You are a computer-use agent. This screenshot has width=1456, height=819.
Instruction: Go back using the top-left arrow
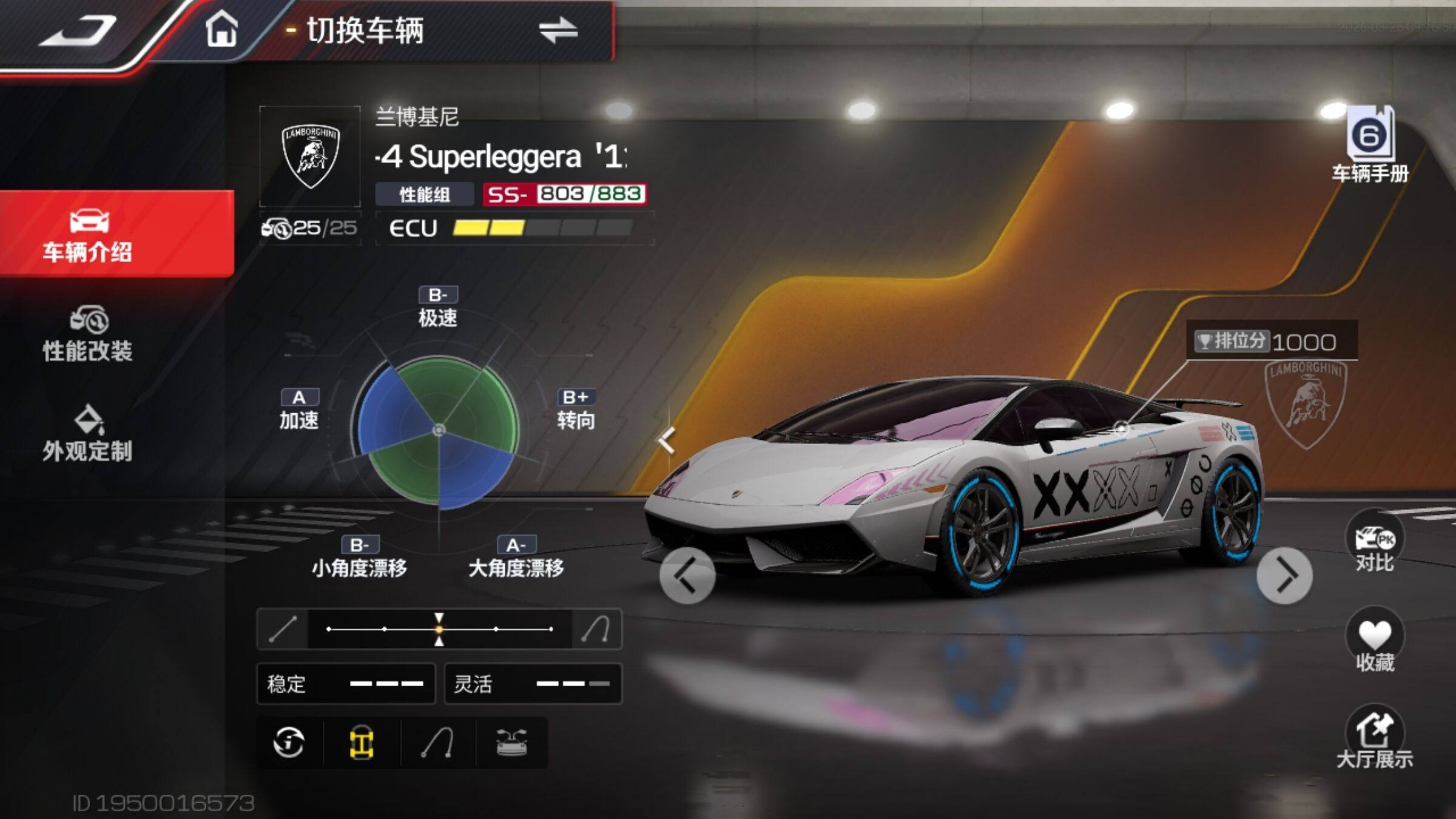coord(78,32)
